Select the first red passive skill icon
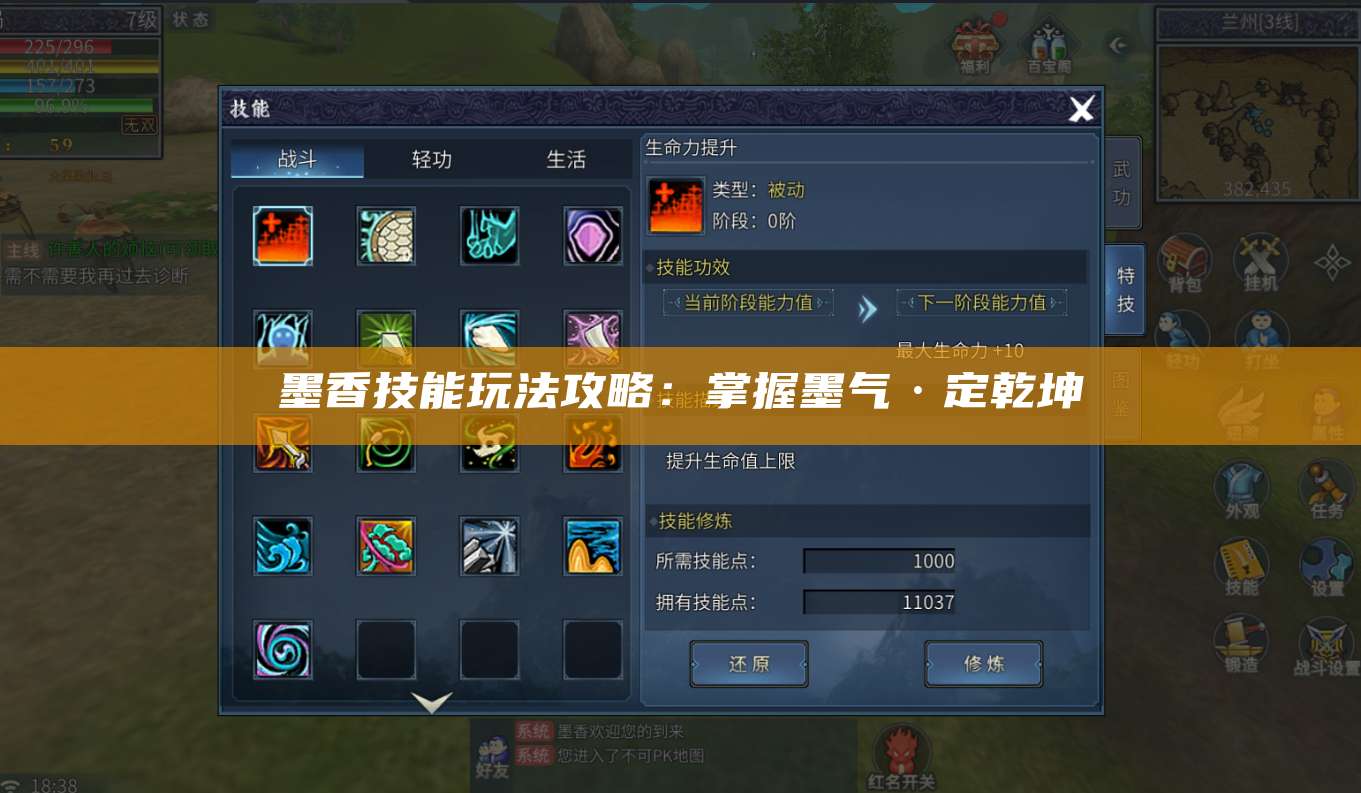The height and width of the screenshot is (793, 1361). coord(282,236)
